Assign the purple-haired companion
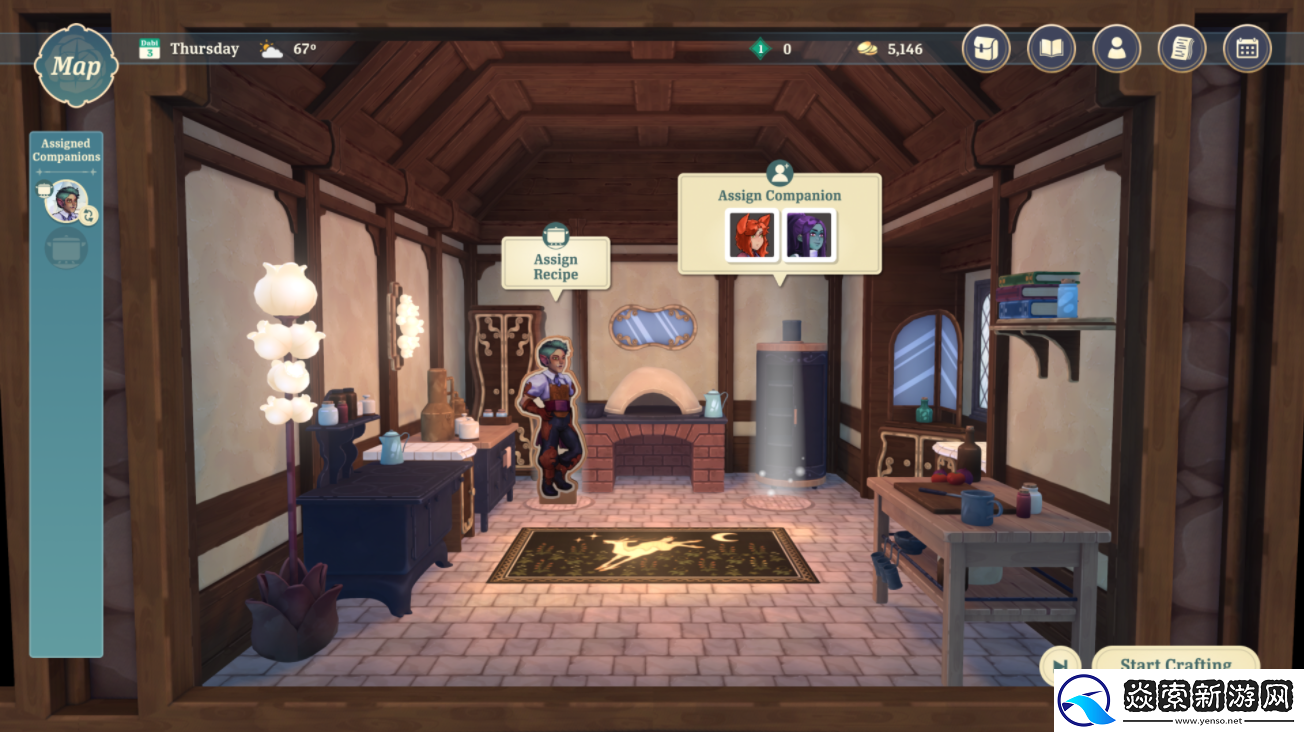This screenshot has height=732, width=1304. point(809,236)
